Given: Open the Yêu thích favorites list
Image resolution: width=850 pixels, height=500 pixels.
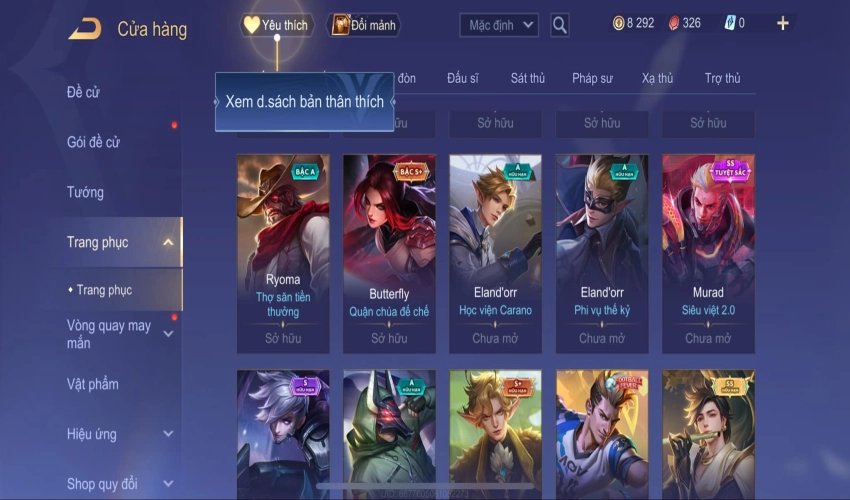Looking at the screenshot, I should 277,25.
